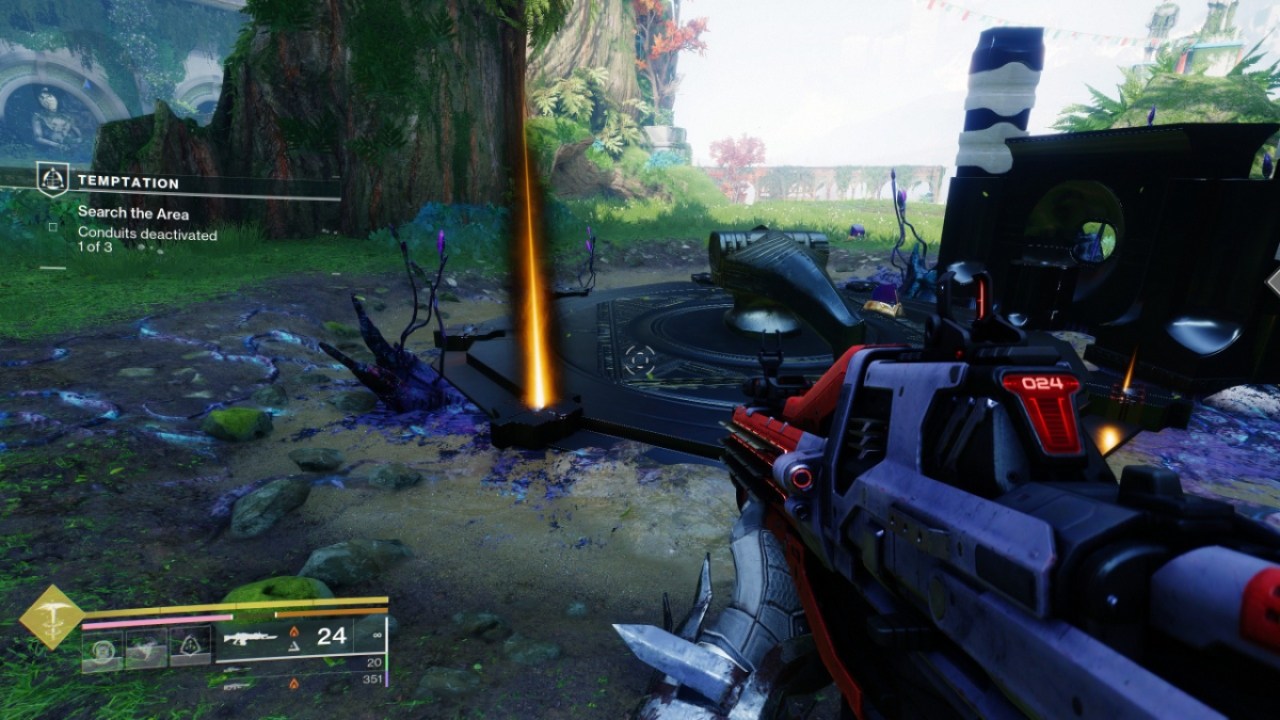Activate the golden diamond Super ability icon
This screenshot has width=1280, height=720.
(x=52, y=617)
